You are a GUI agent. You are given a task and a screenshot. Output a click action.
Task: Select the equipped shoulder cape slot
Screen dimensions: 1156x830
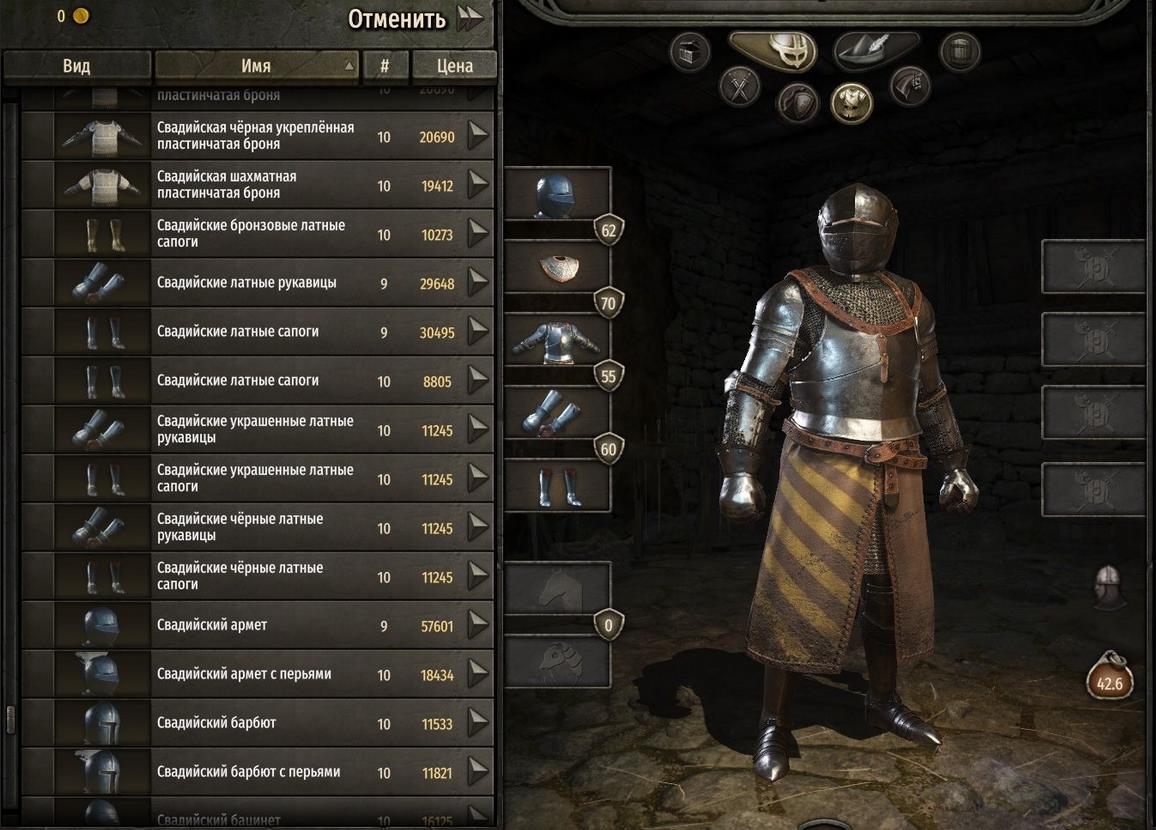pos(558,267)
